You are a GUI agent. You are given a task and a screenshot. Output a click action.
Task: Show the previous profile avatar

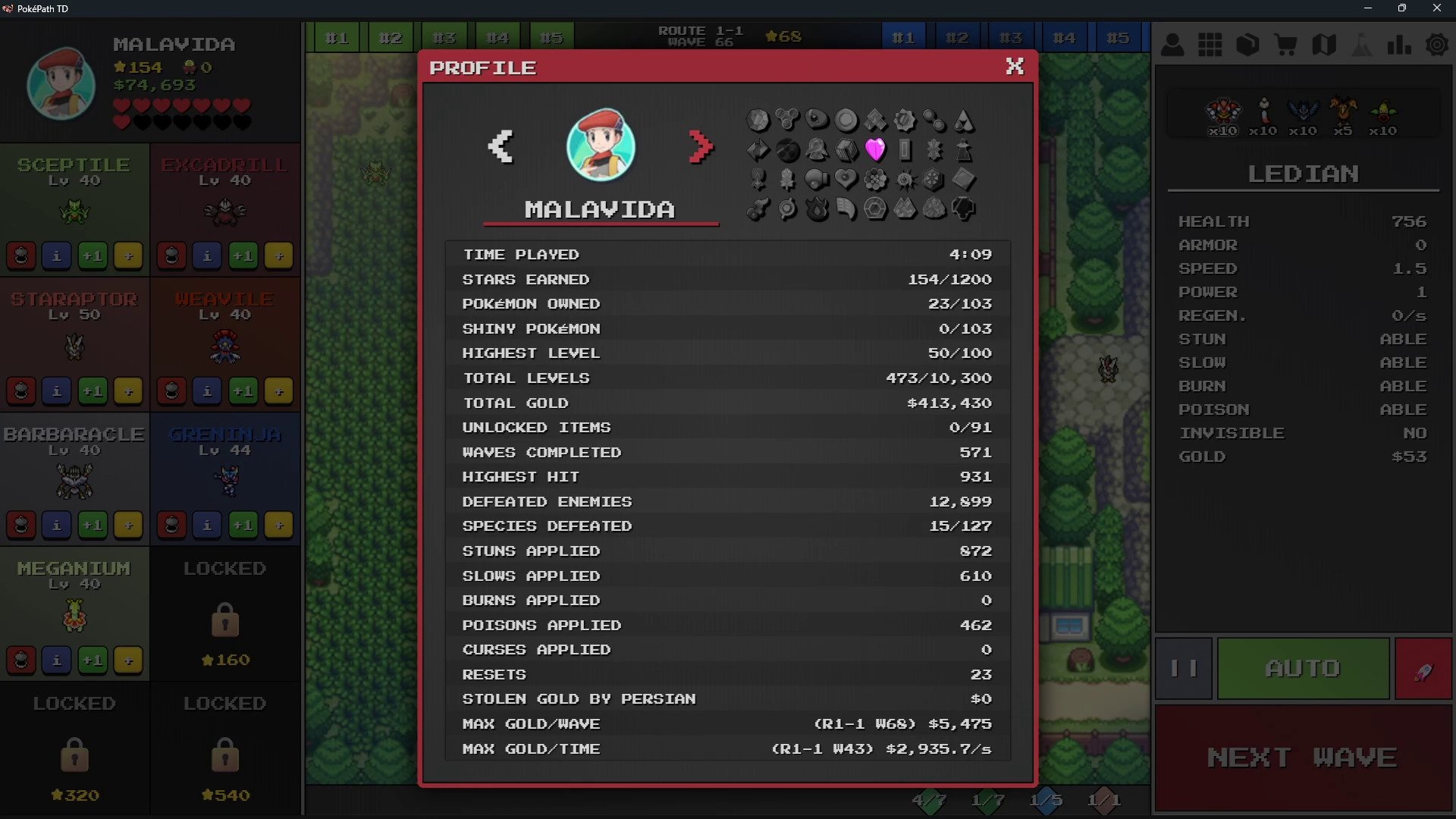coord(500,146)
